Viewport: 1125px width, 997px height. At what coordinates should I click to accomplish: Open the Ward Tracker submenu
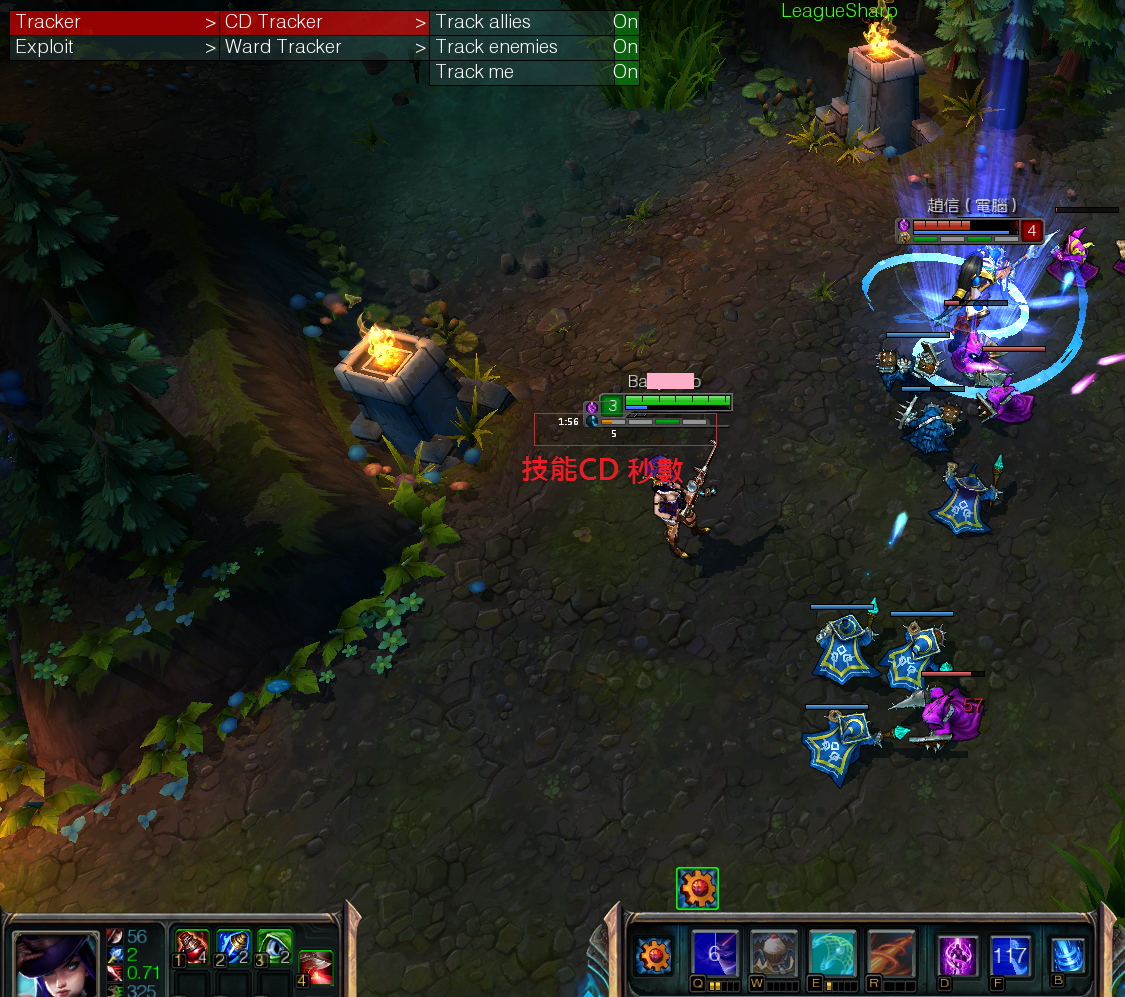(324, 47)
